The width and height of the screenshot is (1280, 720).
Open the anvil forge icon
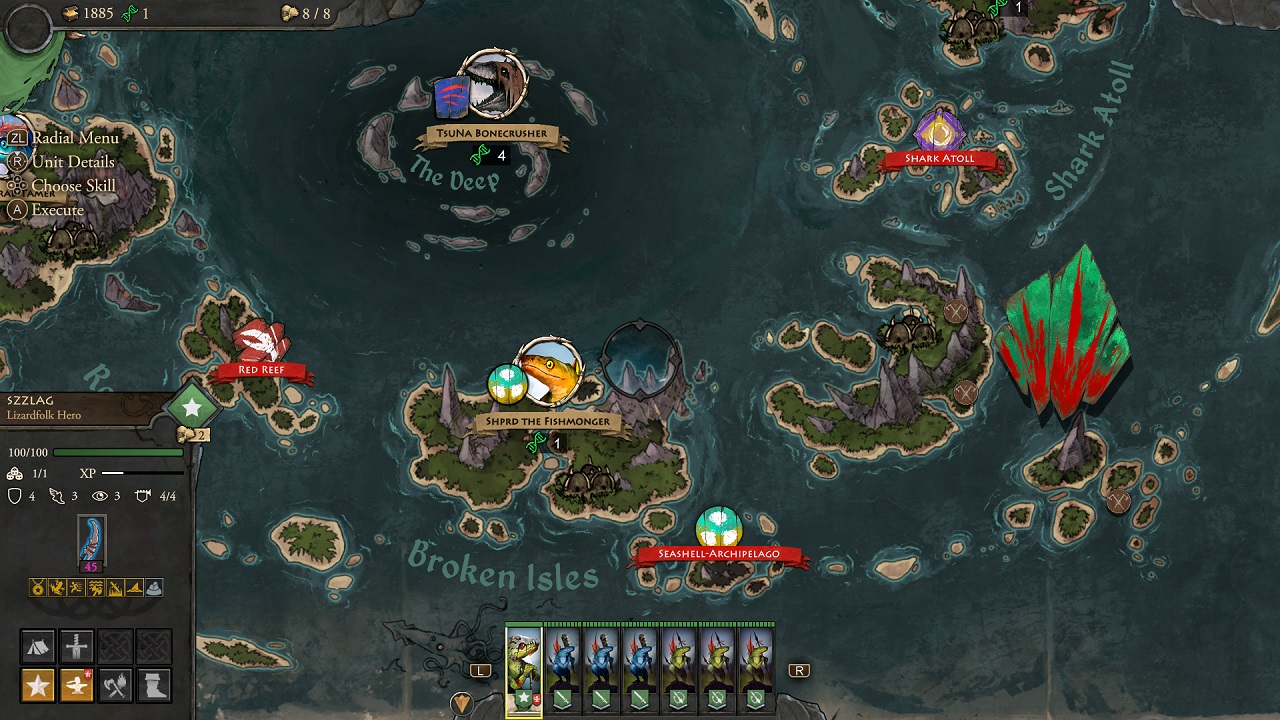coord(77,686)
